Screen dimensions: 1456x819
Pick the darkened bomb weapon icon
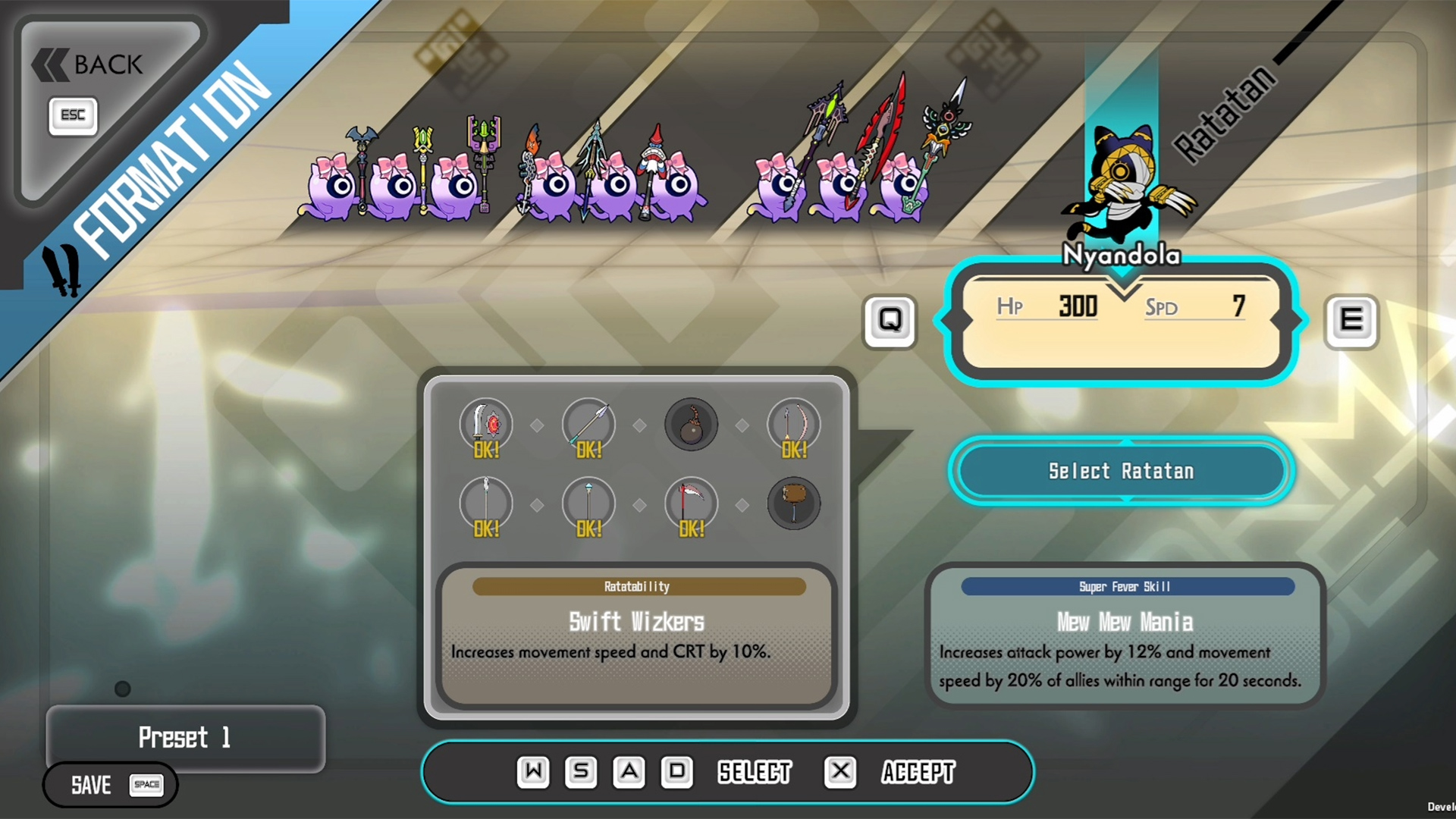pyautogui.click(x=691, y=425)
